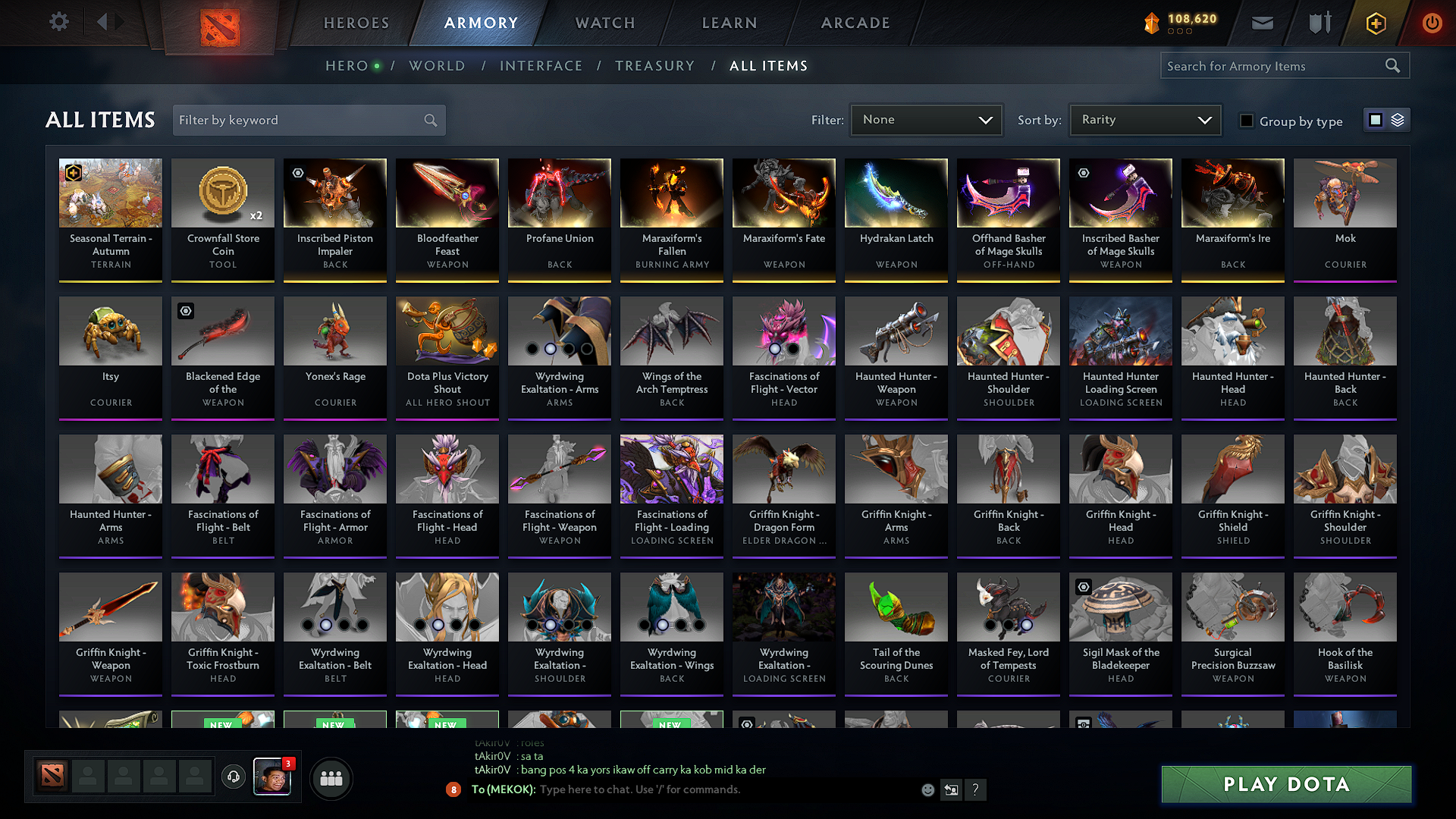Open the Filter dropdown set to None
The image size is (1456, 819).
(x=926, y=120)
